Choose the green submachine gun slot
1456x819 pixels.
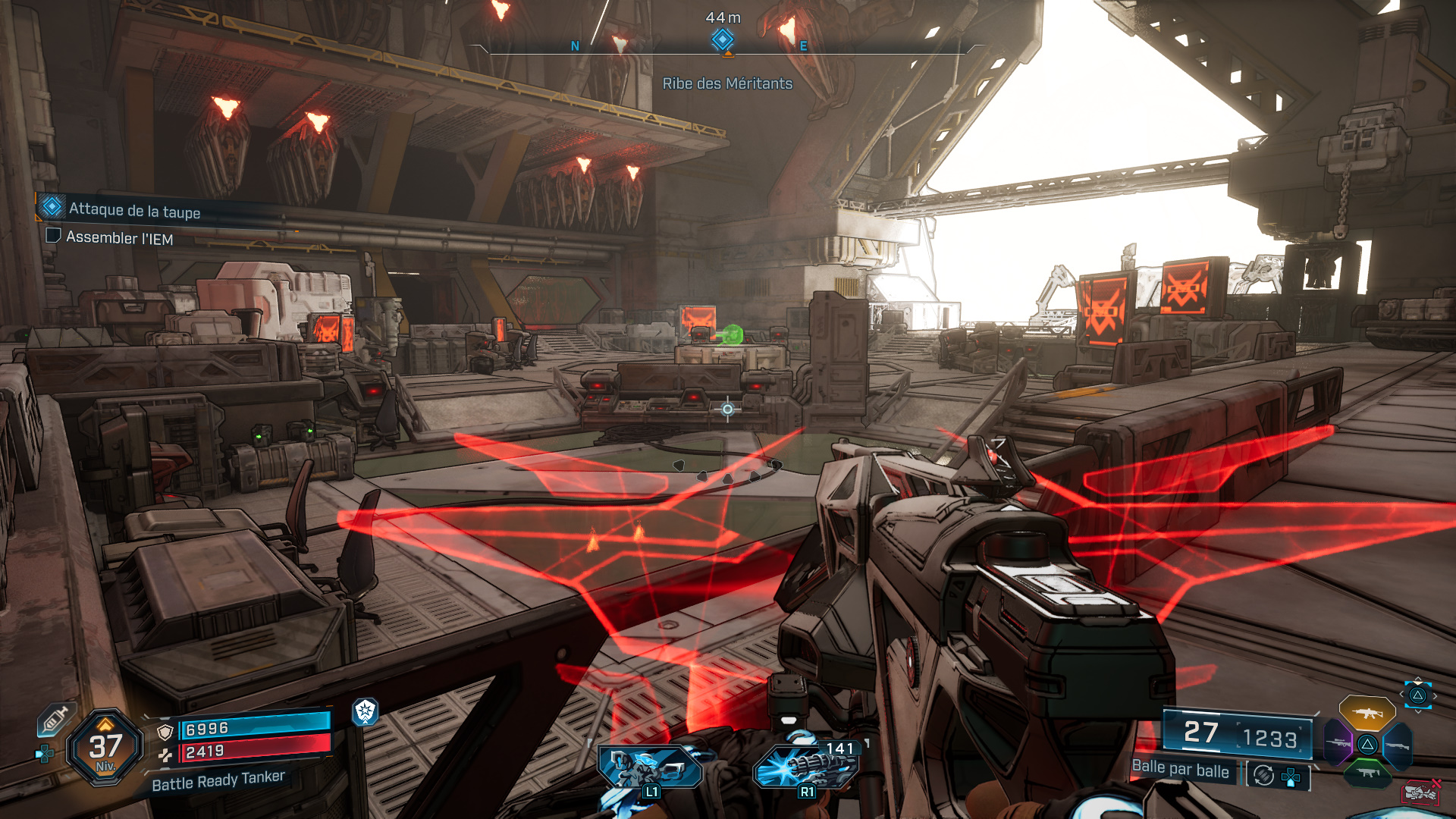tap(1367, 773)
